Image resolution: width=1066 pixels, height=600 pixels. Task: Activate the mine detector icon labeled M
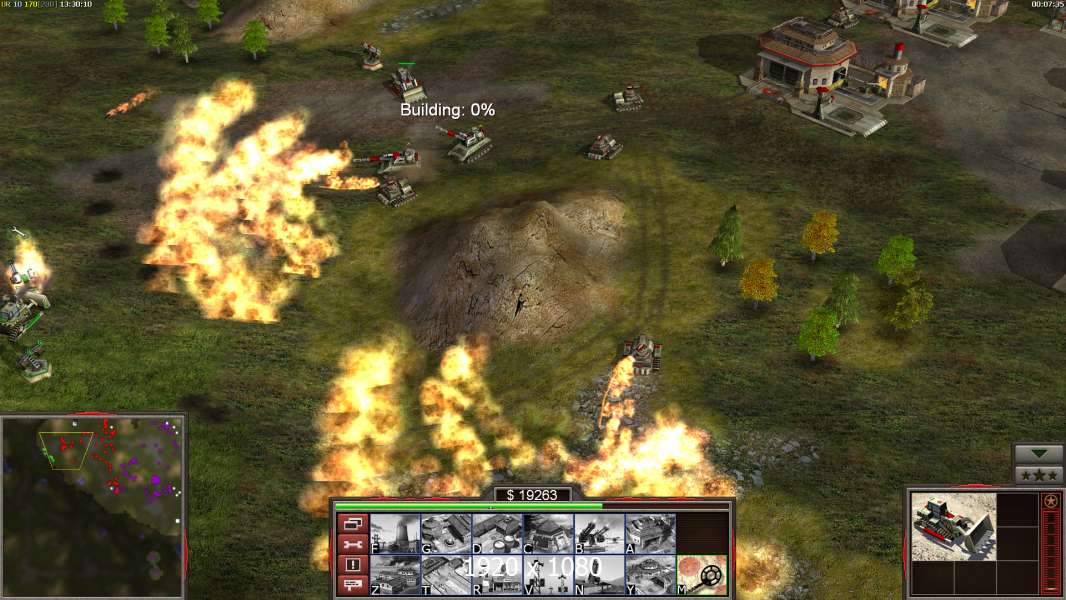point(701,575)
